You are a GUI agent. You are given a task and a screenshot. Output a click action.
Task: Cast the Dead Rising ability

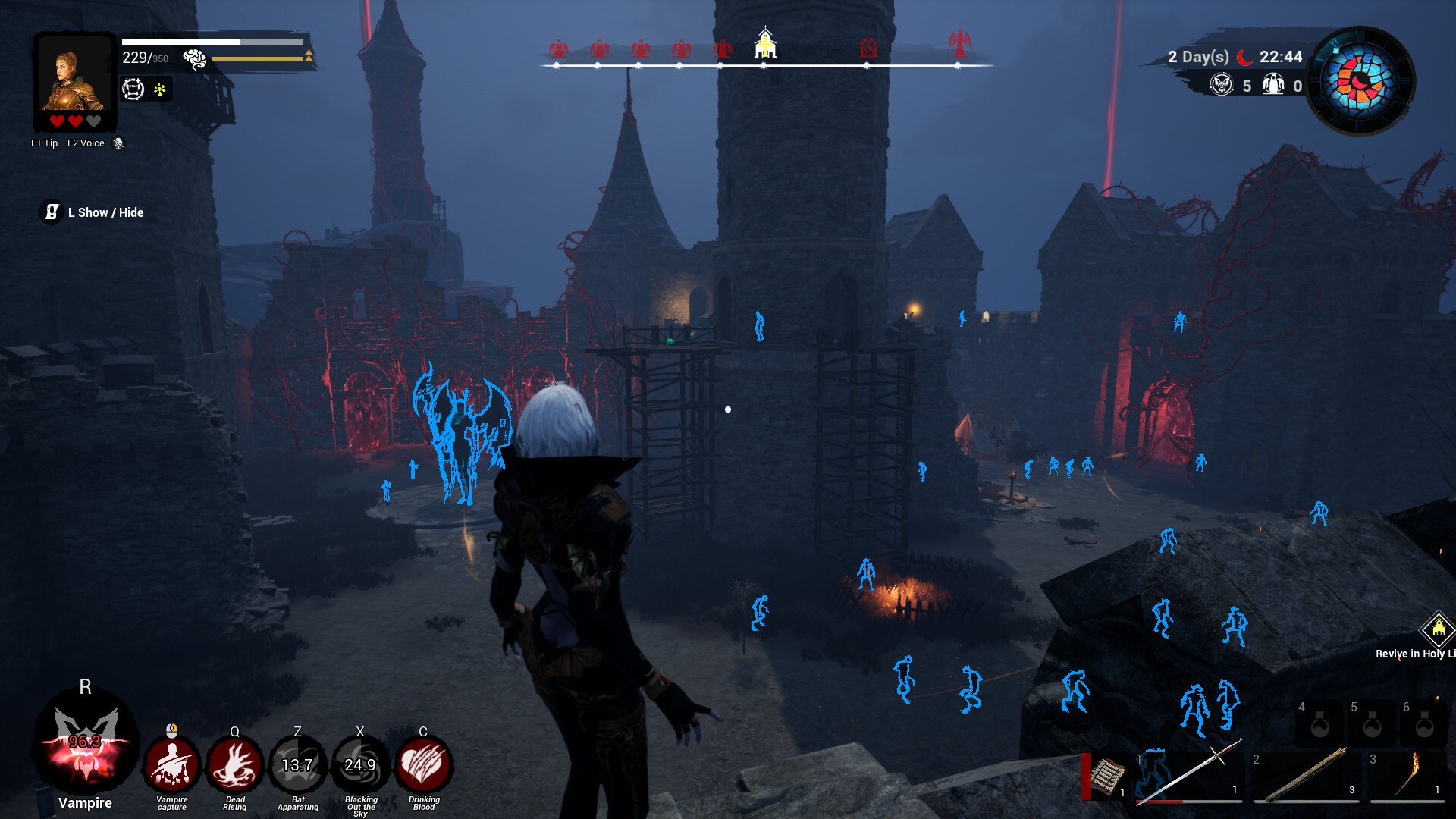[234, 765]
